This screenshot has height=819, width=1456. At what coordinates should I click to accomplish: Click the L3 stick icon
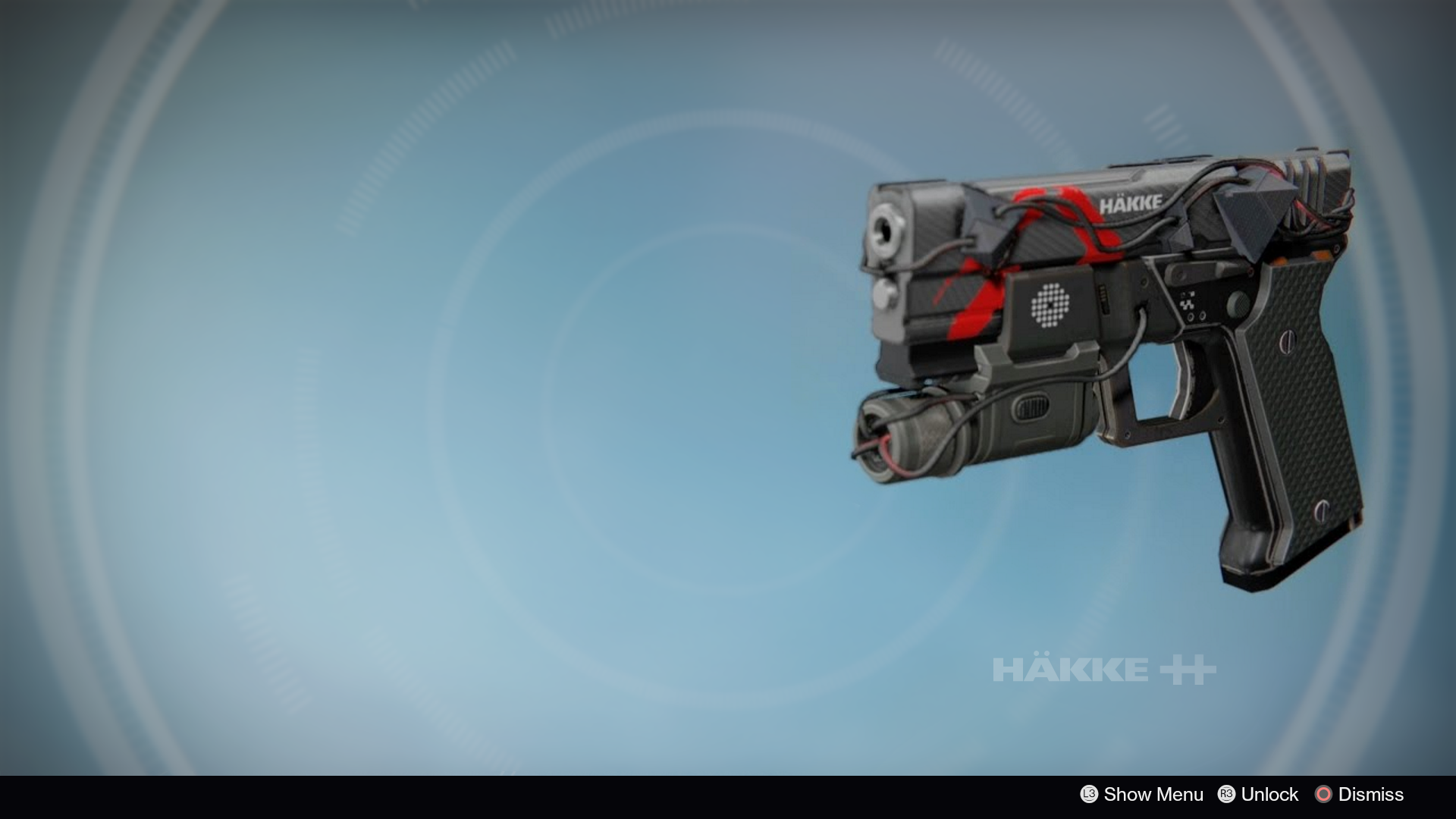point(1088,795)
